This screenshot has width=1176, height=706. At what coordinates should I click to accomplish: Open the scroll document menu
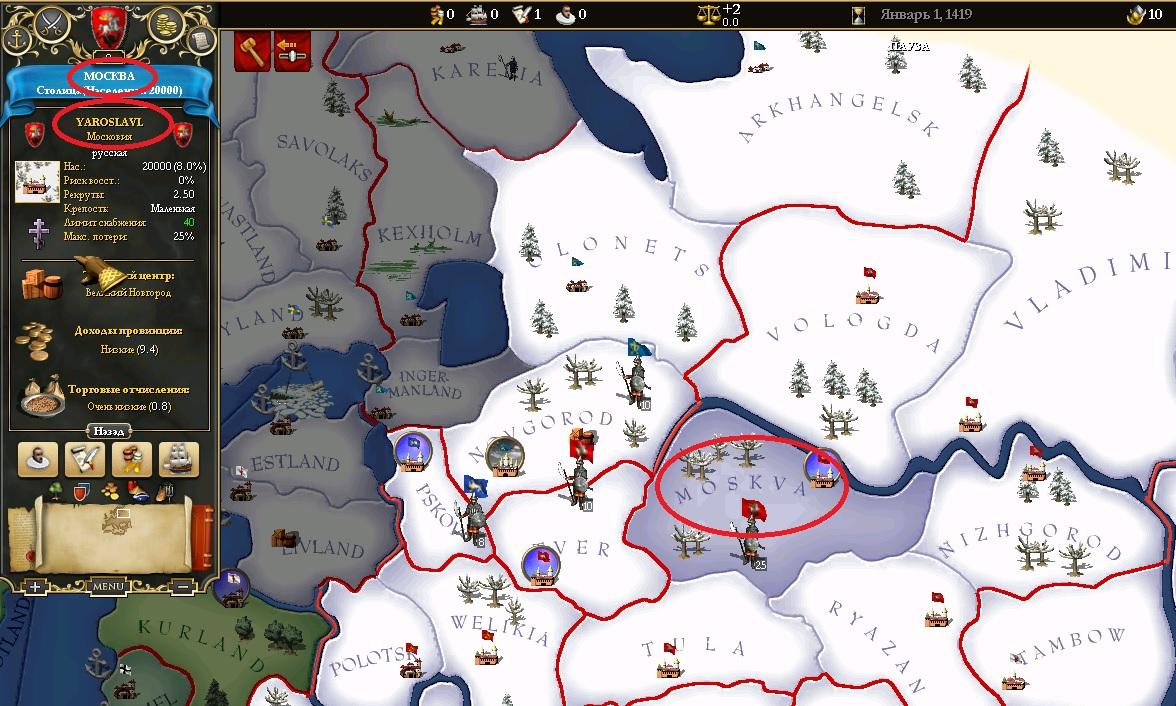click(x=200, y=39)
